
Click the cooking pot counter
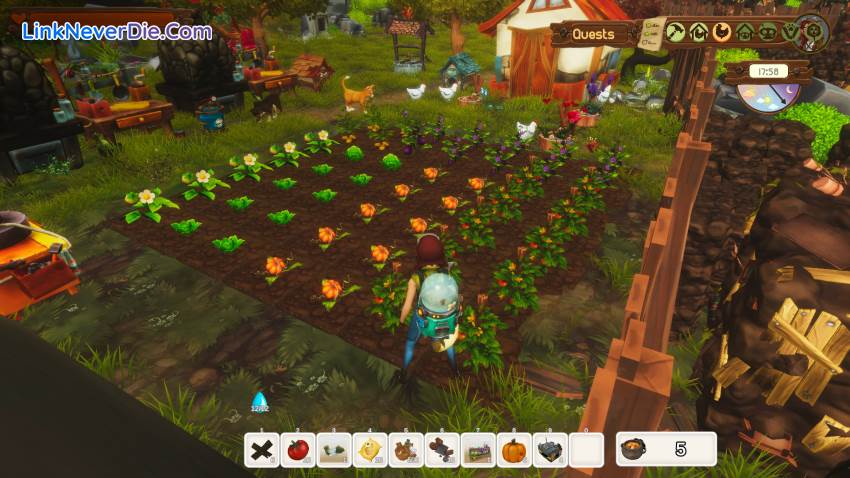tap(666, 449)
